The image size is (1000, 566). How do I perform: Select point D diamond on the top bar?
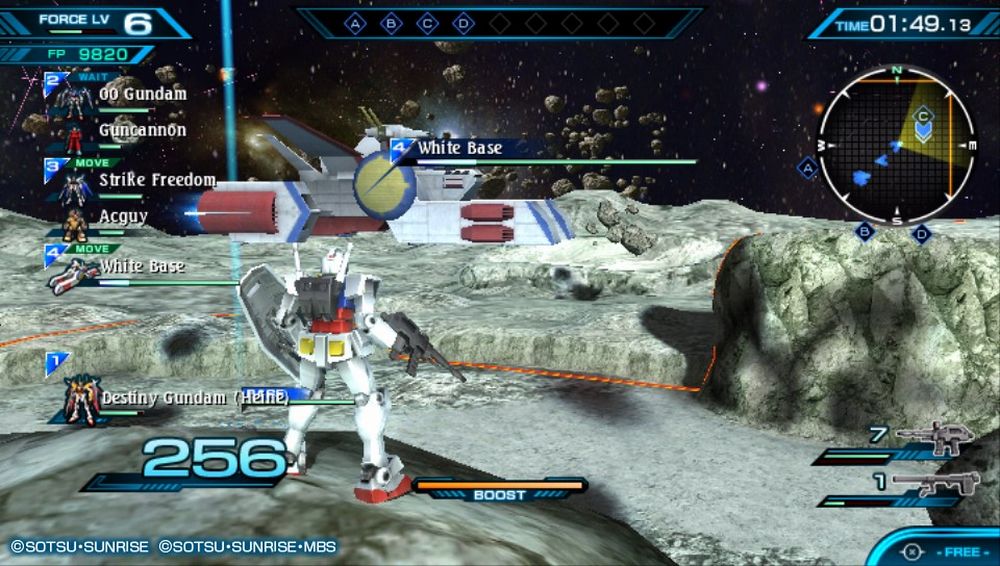[462, 22]
